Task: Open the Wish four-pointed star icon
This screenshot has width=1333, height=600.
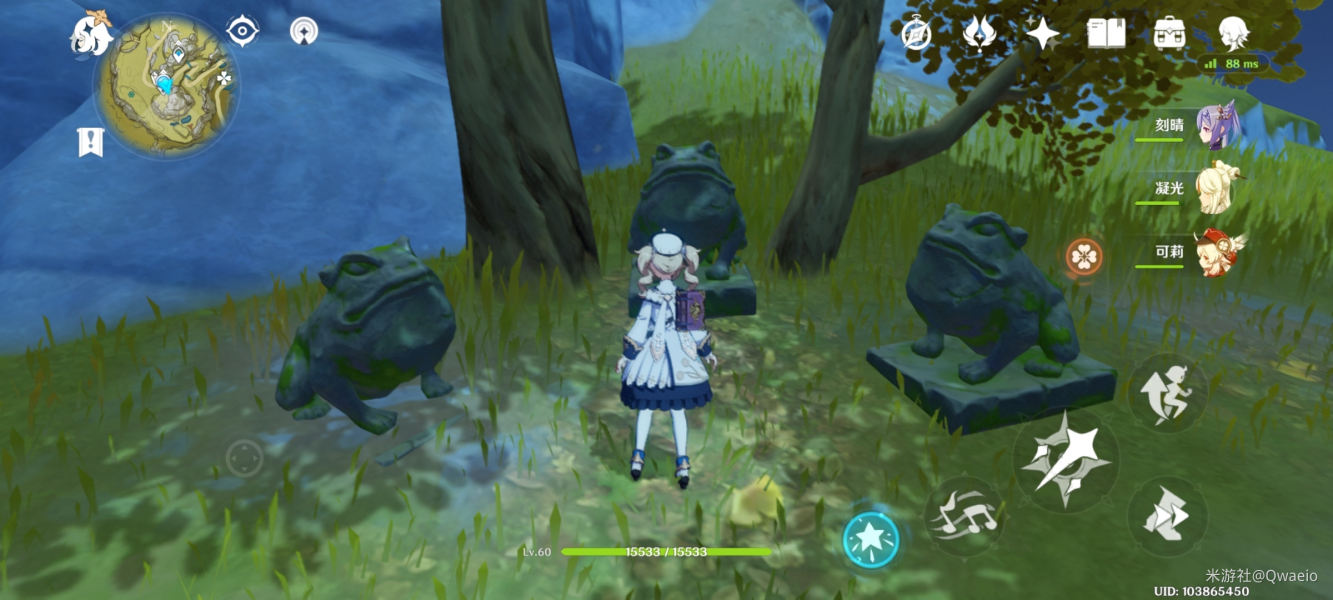Action: (1043, 34)
